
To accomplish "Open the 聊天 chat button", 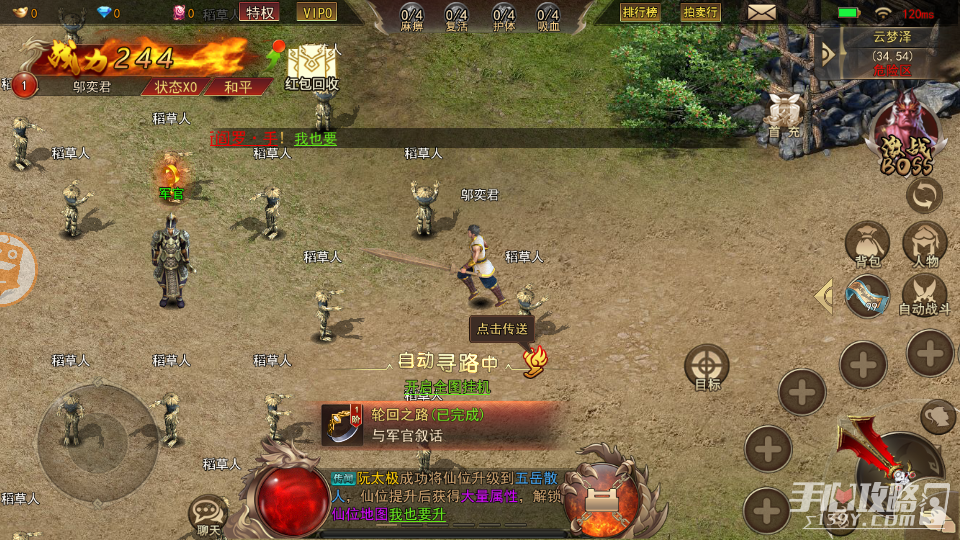I will coord(208,514).
